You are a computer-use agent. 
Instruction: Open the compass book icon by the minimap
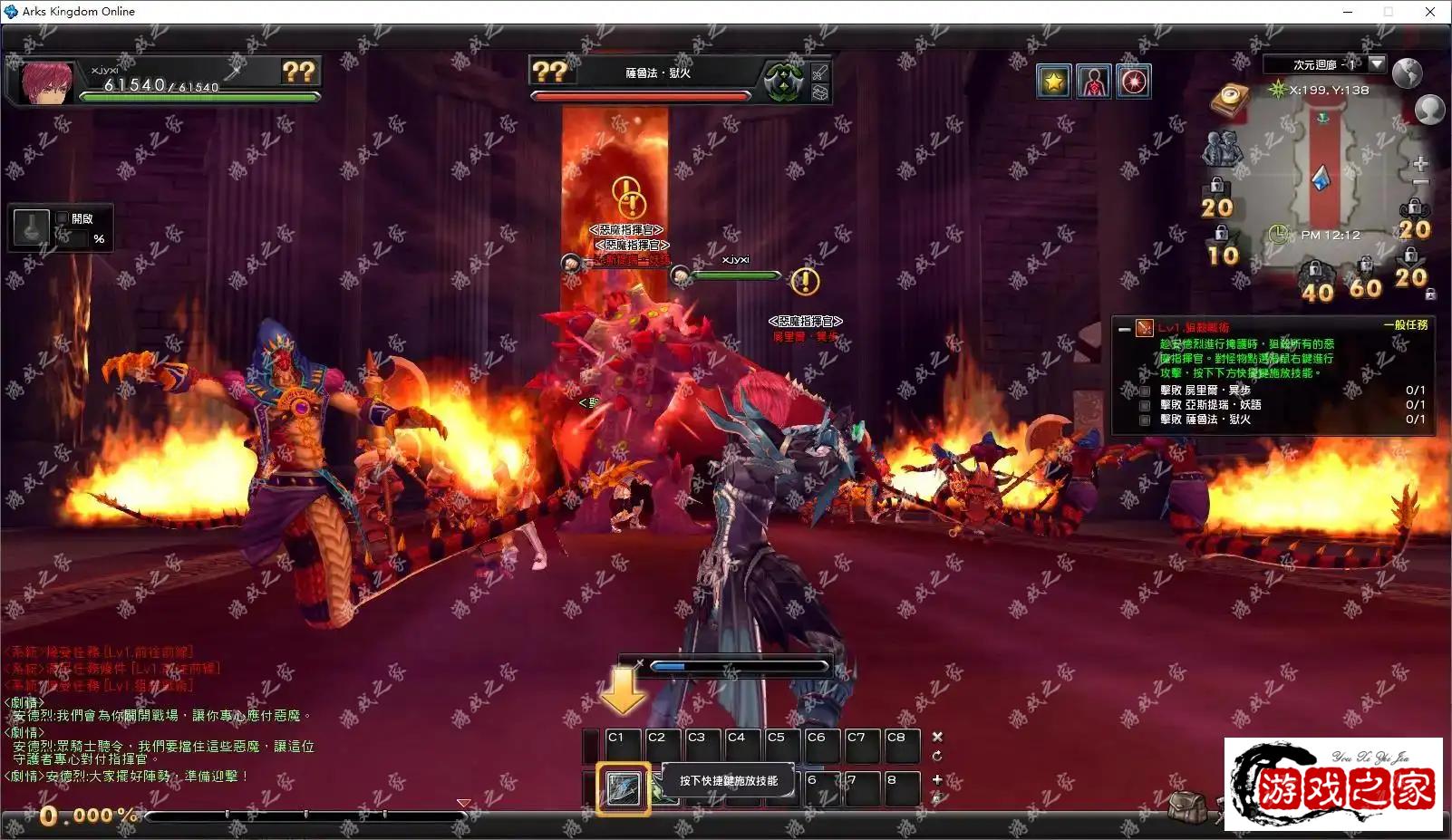click(x=1230, y=98)
